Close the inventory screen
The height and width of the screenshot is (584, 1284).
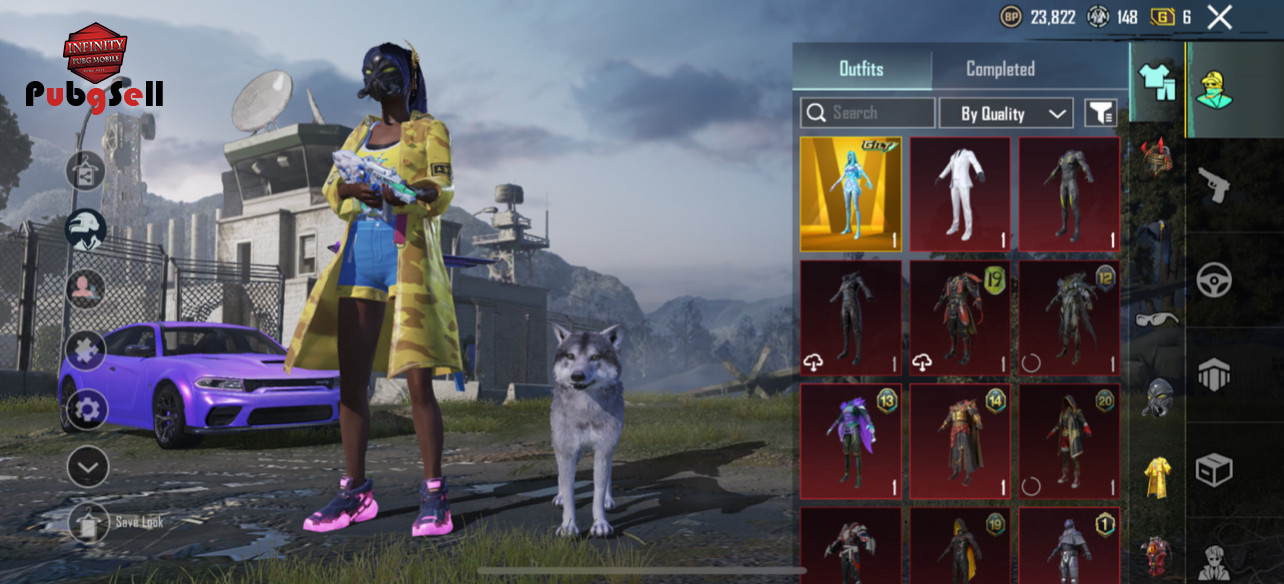pyautogui.click(x=1219, y=17)
